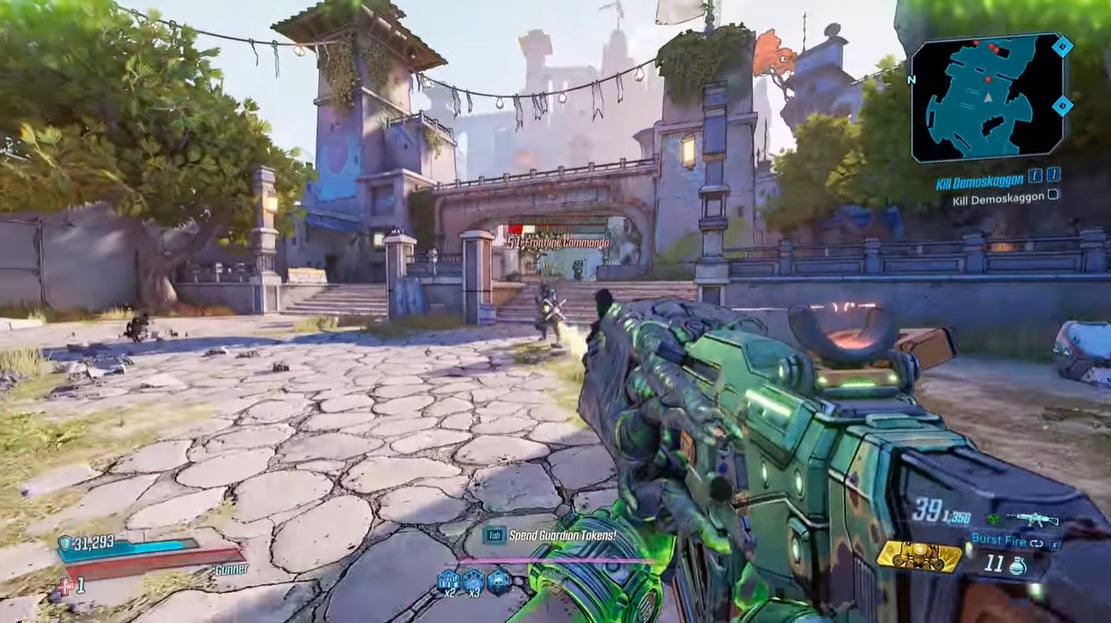Activate the yellow Iron Bear action skill

[x=919, y=556]
